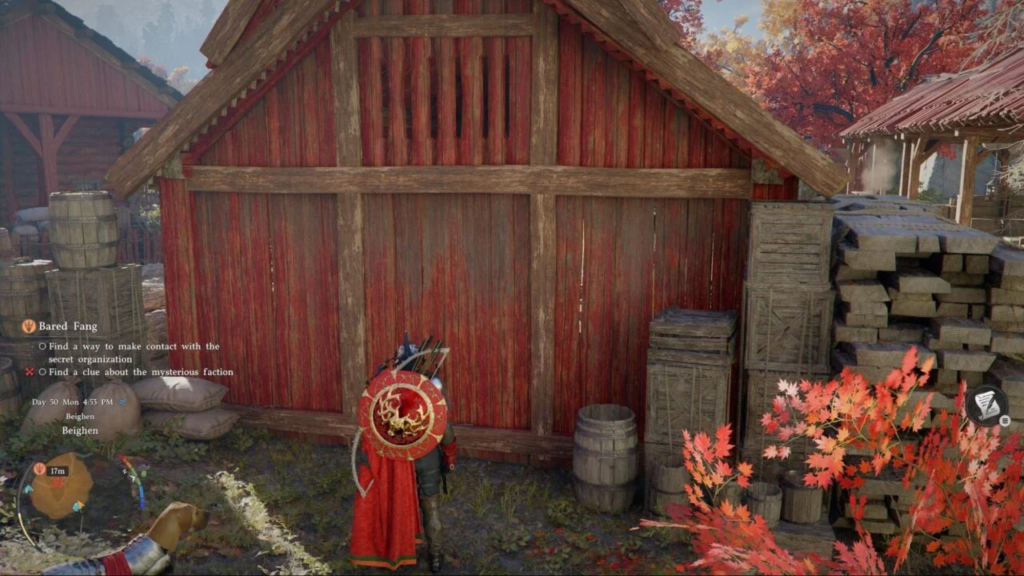
Task: Select the secret organization contact objective
Action: click(x=128, y=352)
